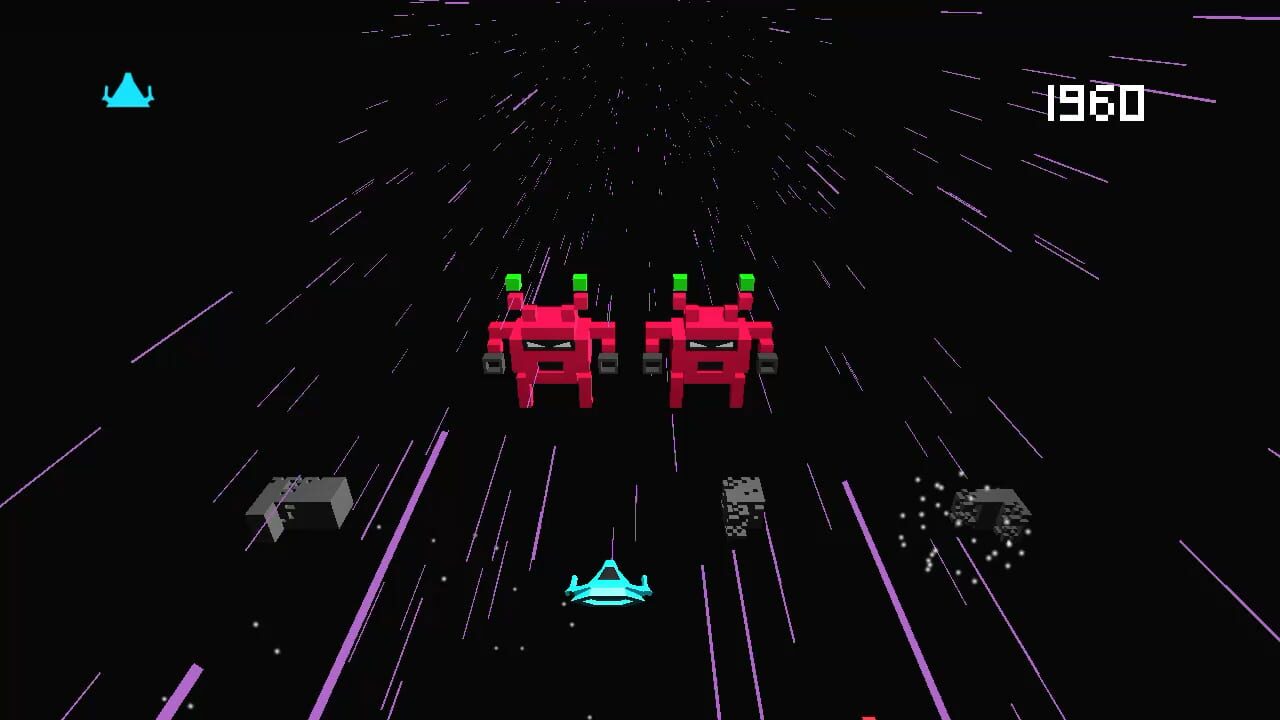1280x720 pixels.
Task: Click the gray asteroid on the left
Action: pos(298,503)
